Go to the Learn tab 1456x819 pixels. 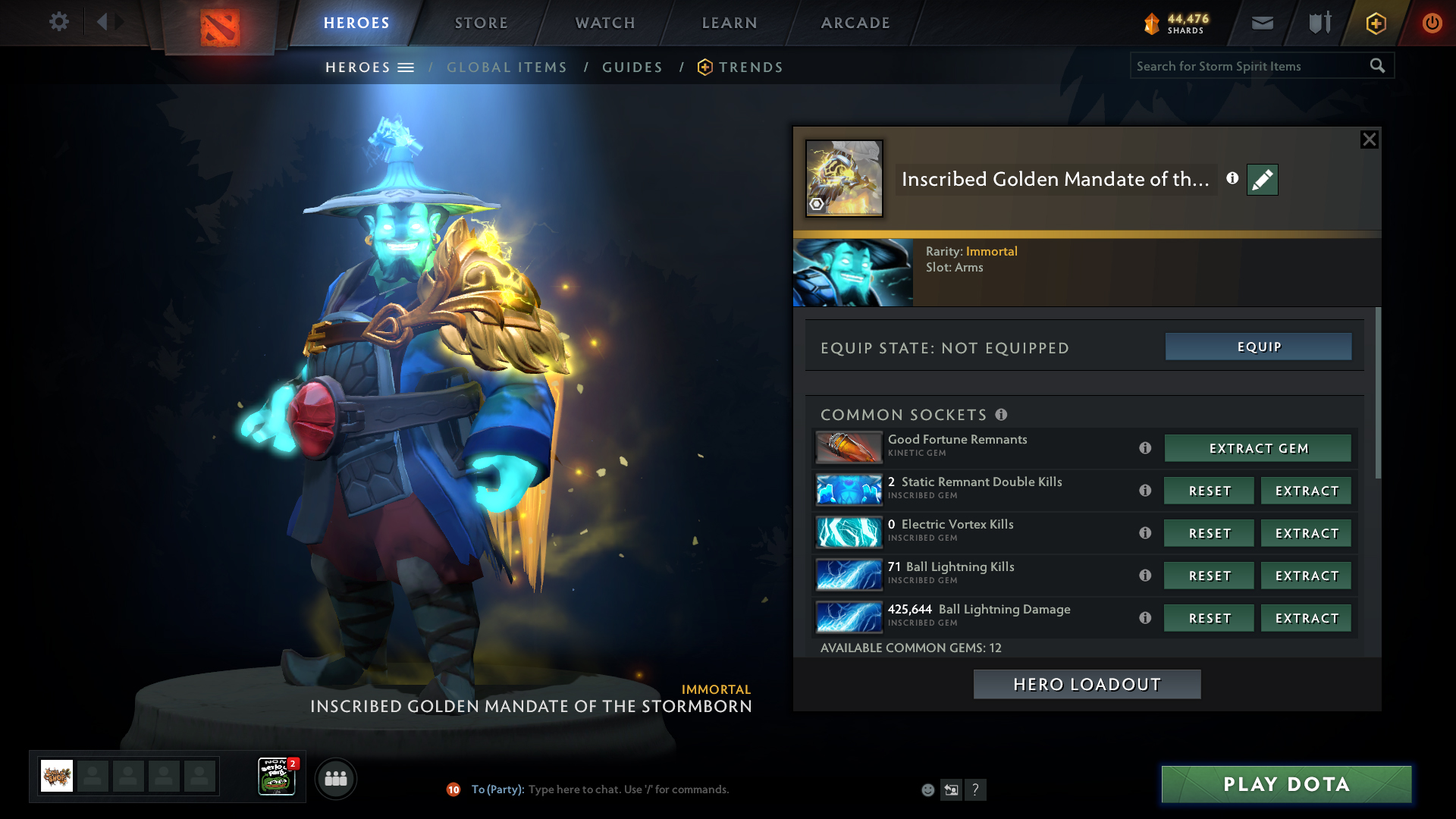pos(730,23)
